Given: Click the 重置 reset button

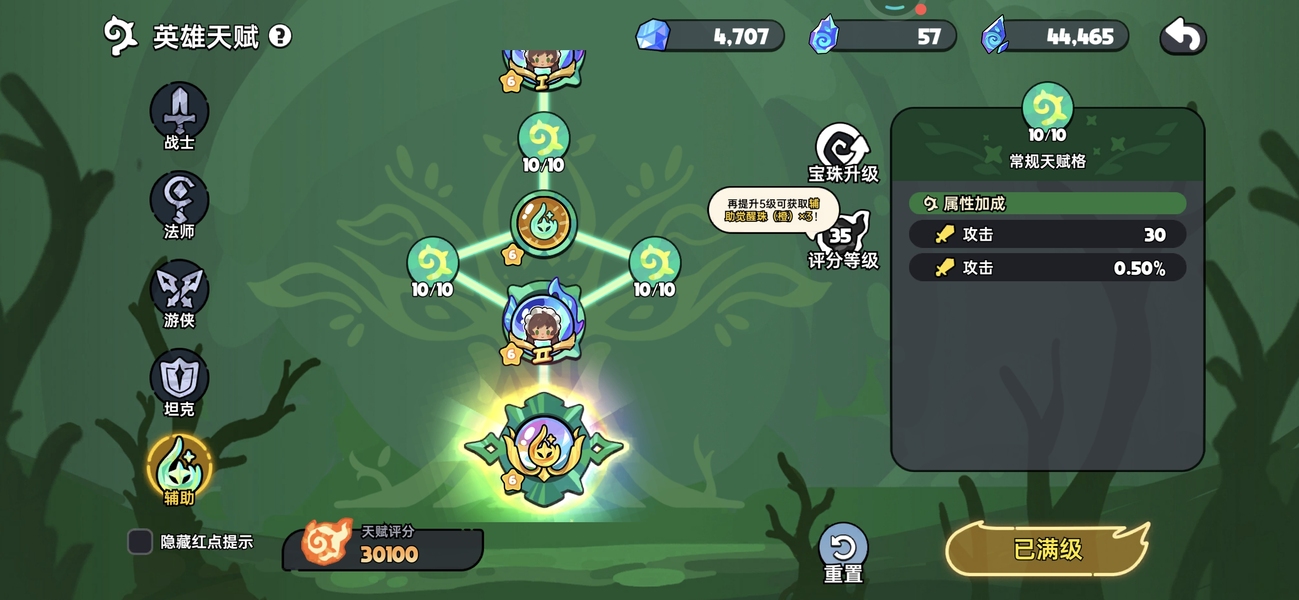Looking at the screenshot, I should (x=843, y=550).
